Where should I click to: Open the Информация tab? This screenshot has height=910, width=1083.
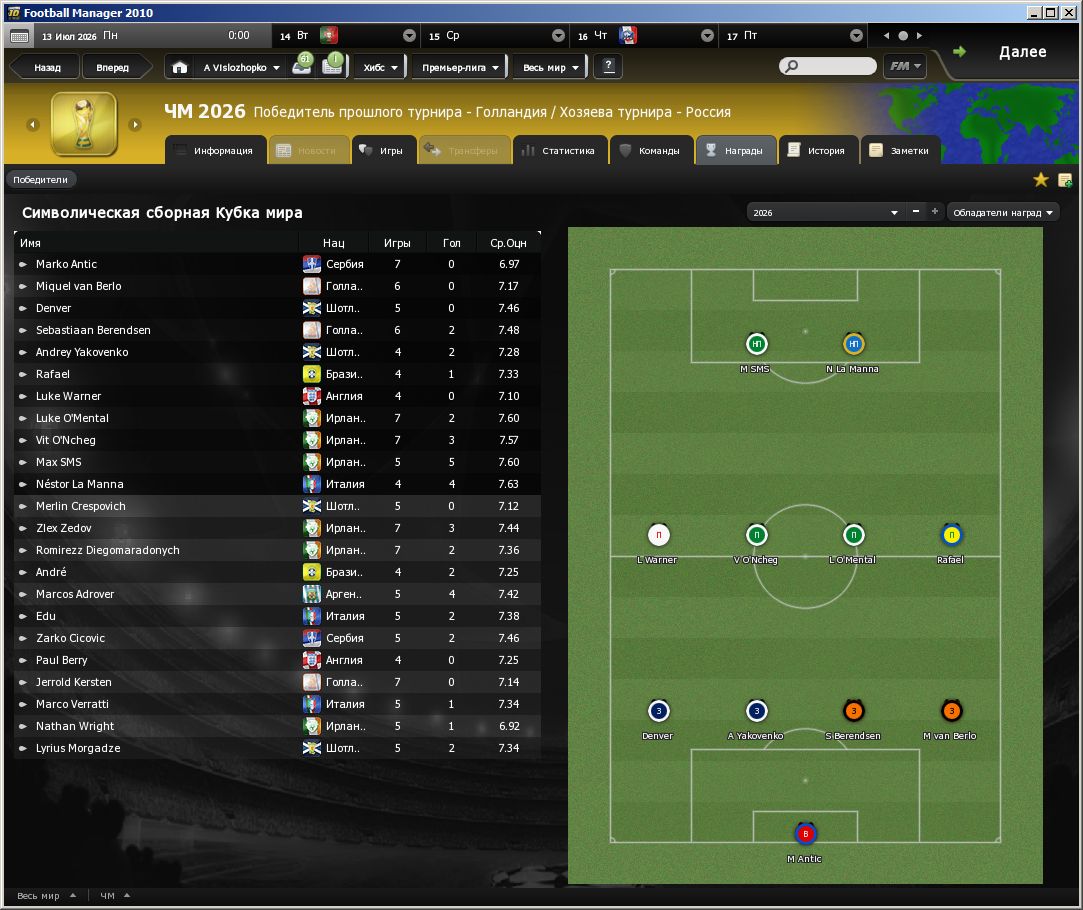[213, 151]
